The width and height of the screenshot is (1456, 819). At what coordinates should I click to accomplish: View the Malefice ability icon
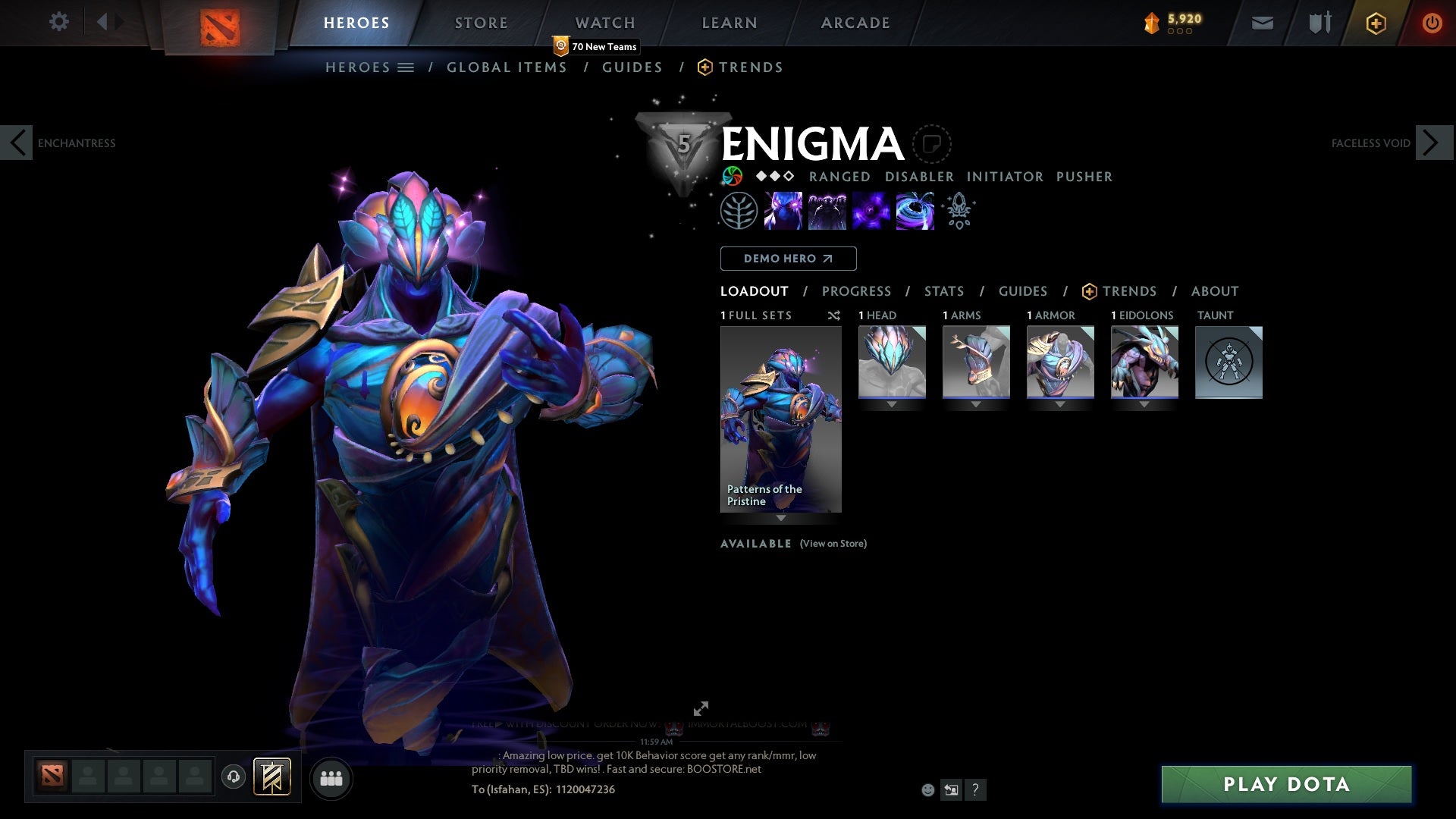coord(784,211)
